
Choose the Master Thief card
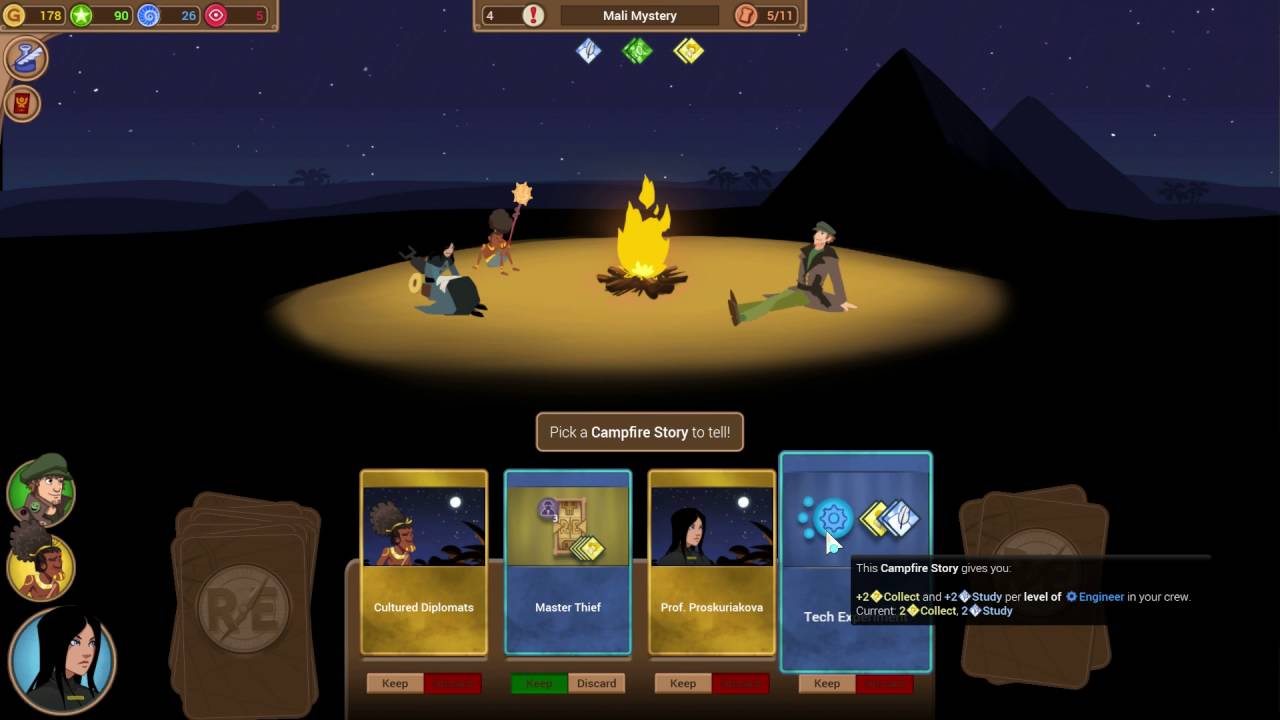pos(568,561)
